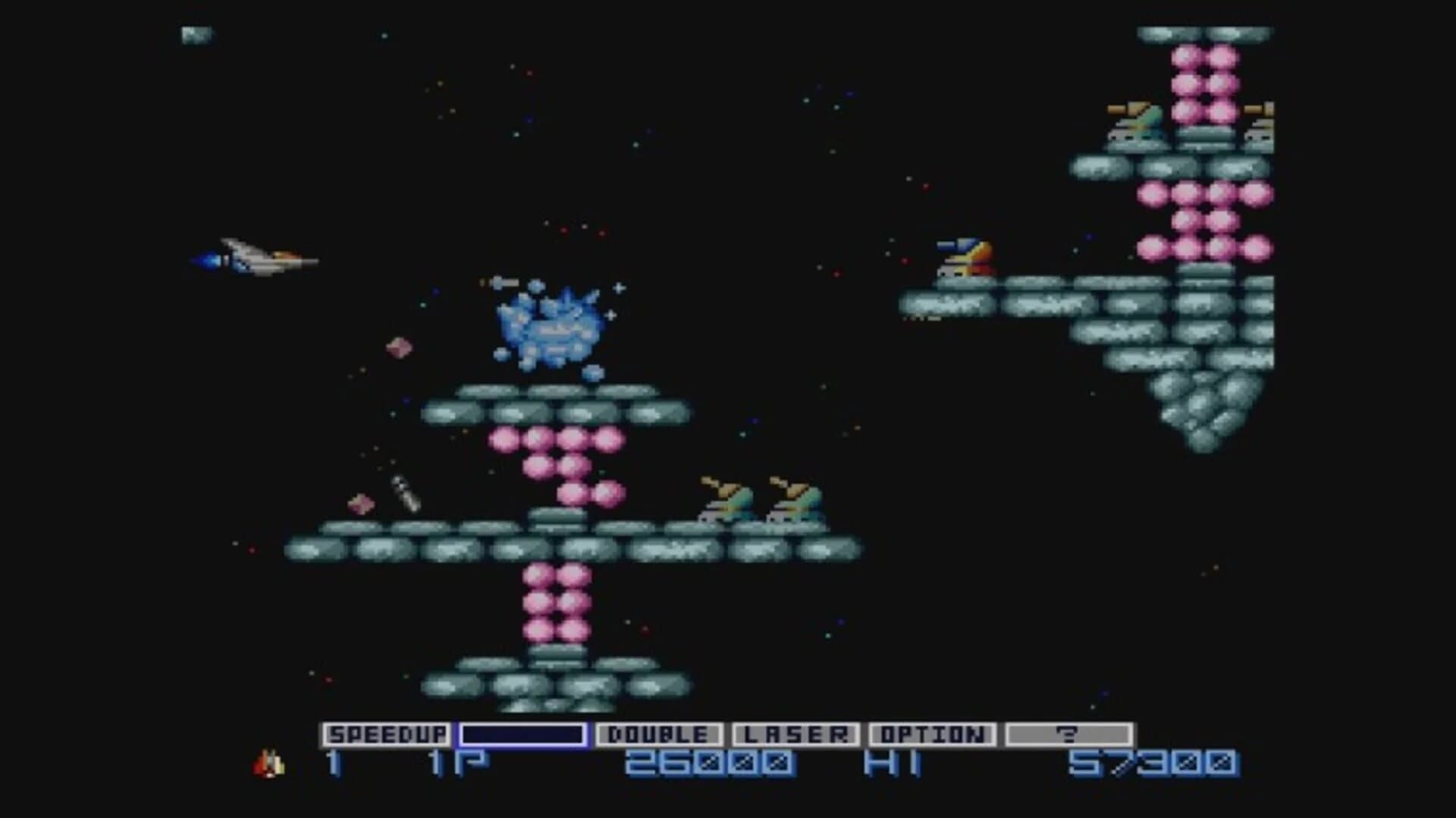Open the question mark power-up slot

pos(1069,734)
